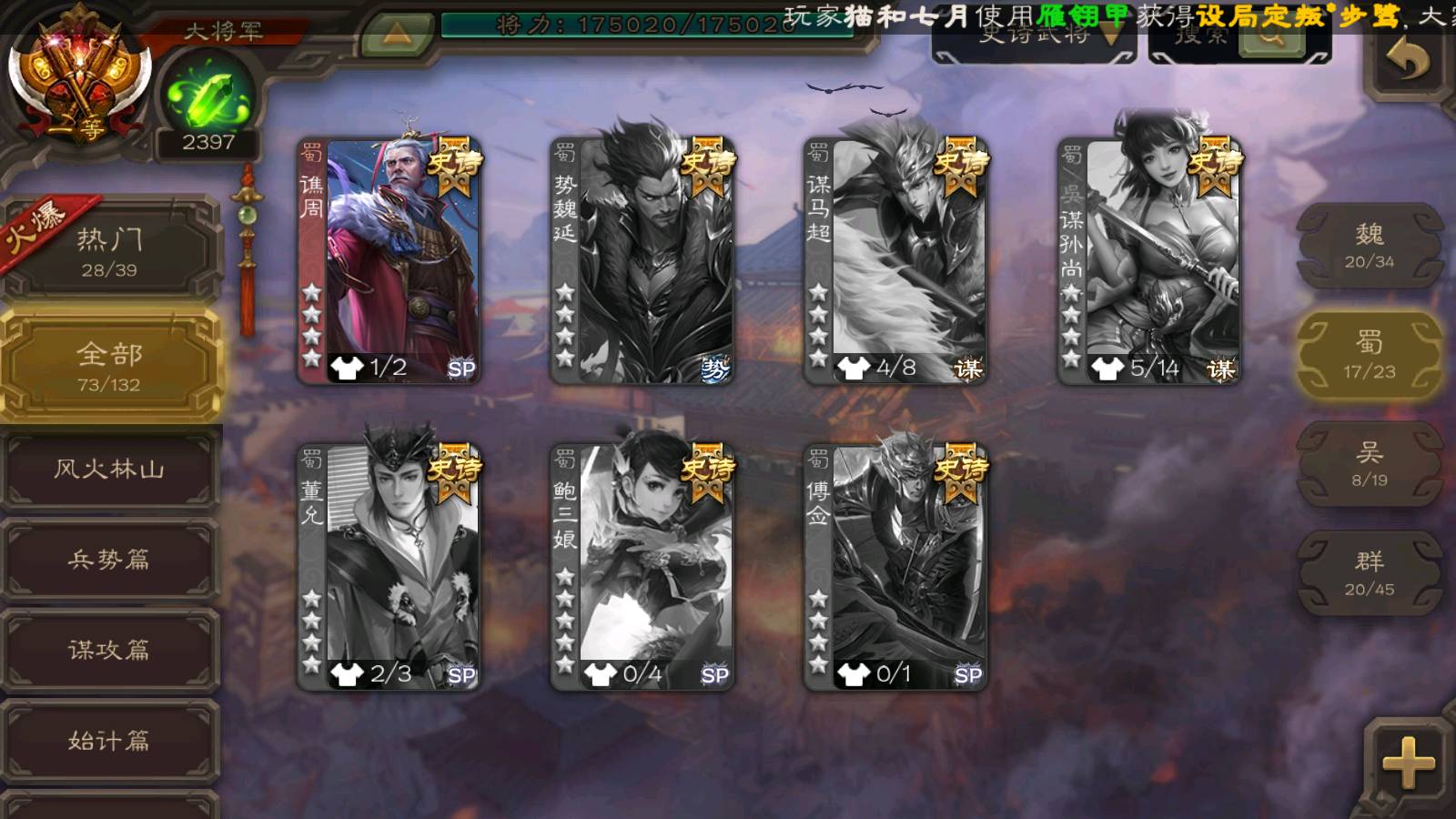Viewport: 1456px width, 819px height.
Task: Show the 全部 heroes tab
Action: pyautogui.click(x=109, y=366)
